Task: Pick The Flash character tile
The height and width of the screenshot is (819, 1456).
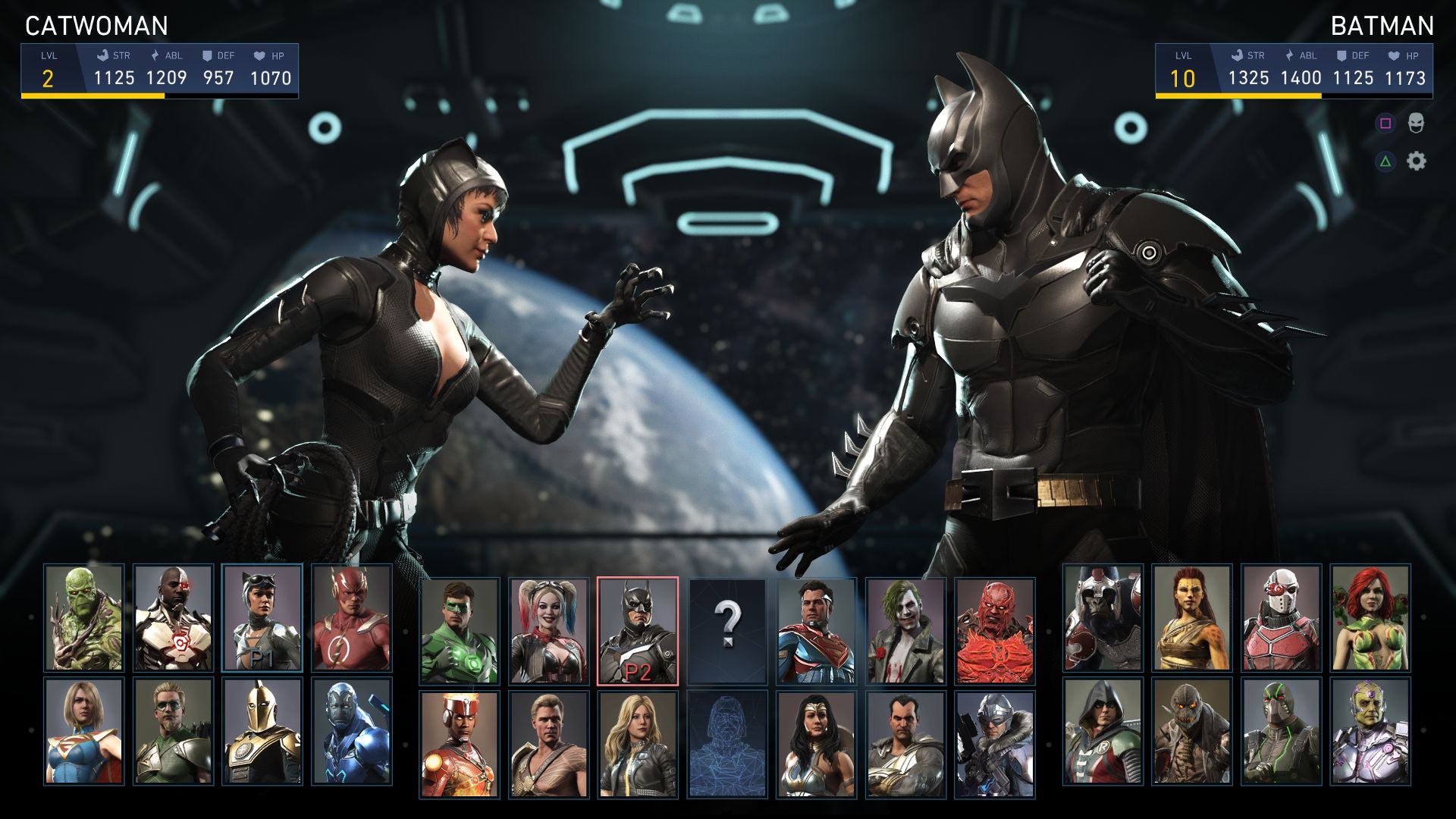Action: [351, 618]
